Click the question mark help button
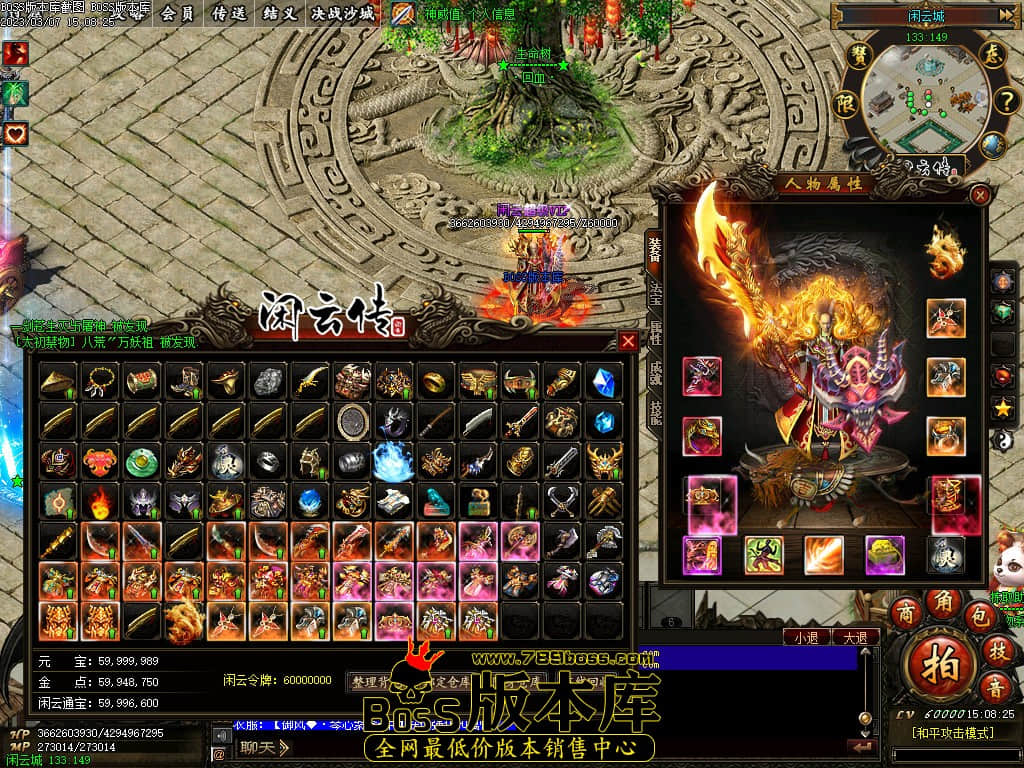1024x768 pixels. click(1004, 101)
